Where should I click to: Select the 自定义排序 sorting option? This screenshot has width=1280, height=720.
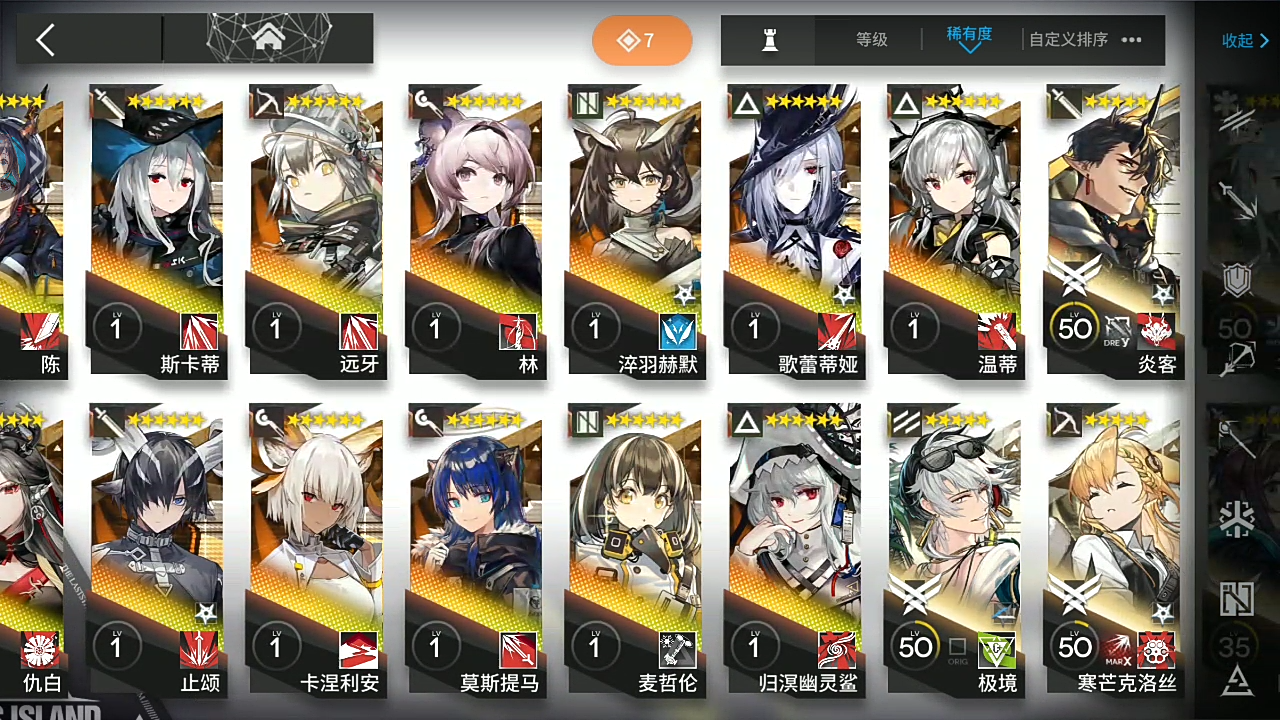tap(1068, 40)
